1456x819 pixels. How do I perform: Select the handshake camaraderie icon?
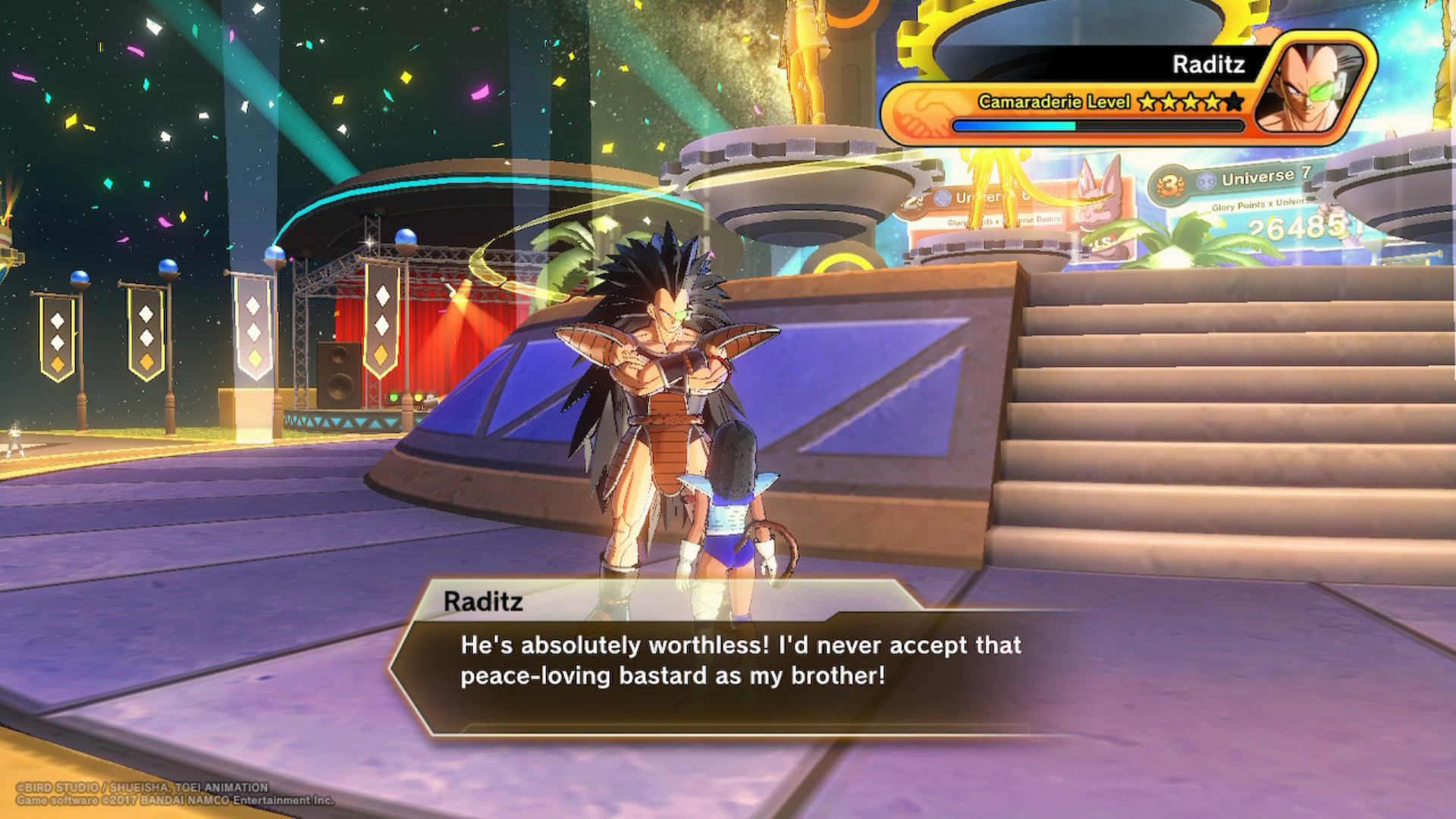coord(921,112)
